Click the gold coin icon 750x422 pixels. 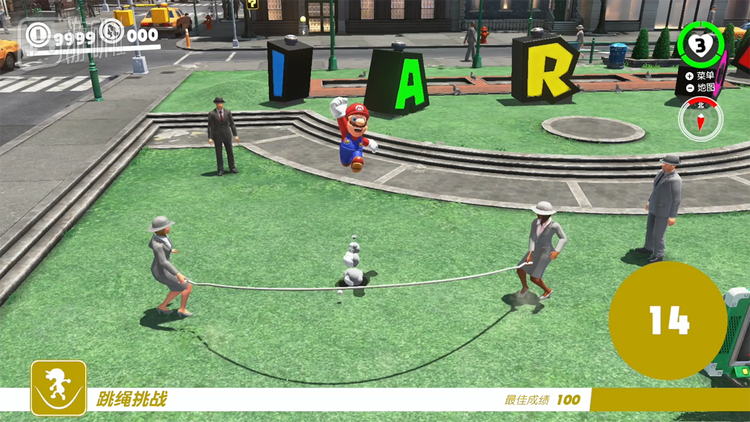(39, 35)
